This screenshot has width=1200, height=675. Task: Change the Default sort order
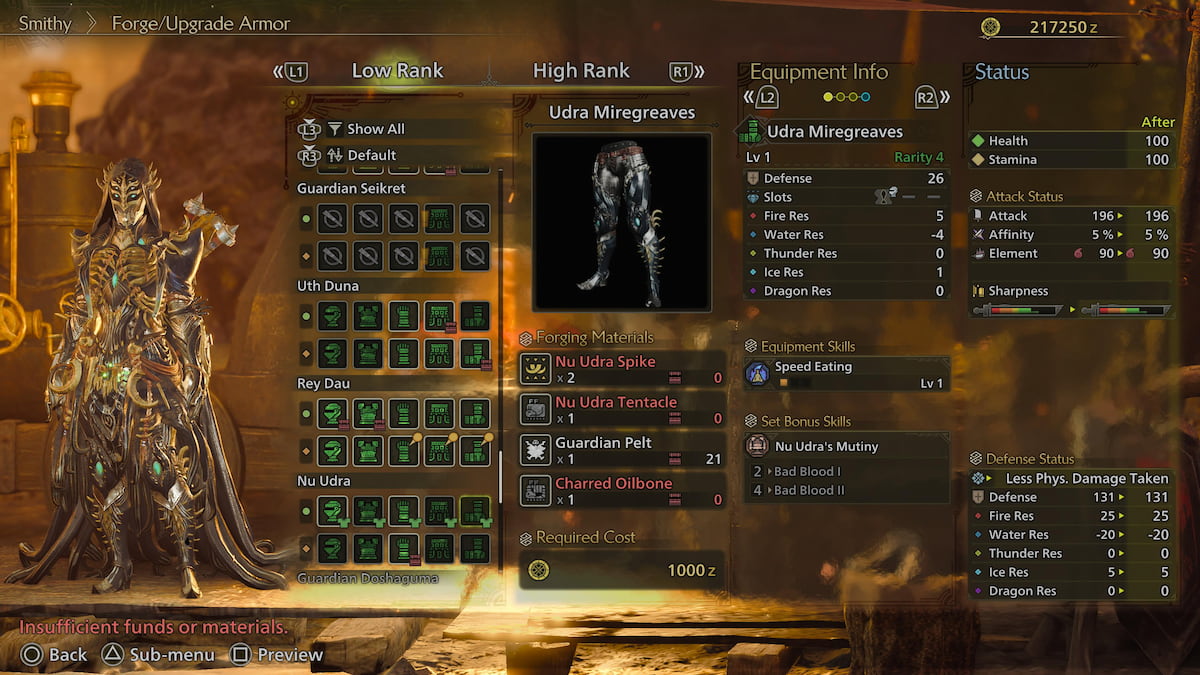point(371,155)
